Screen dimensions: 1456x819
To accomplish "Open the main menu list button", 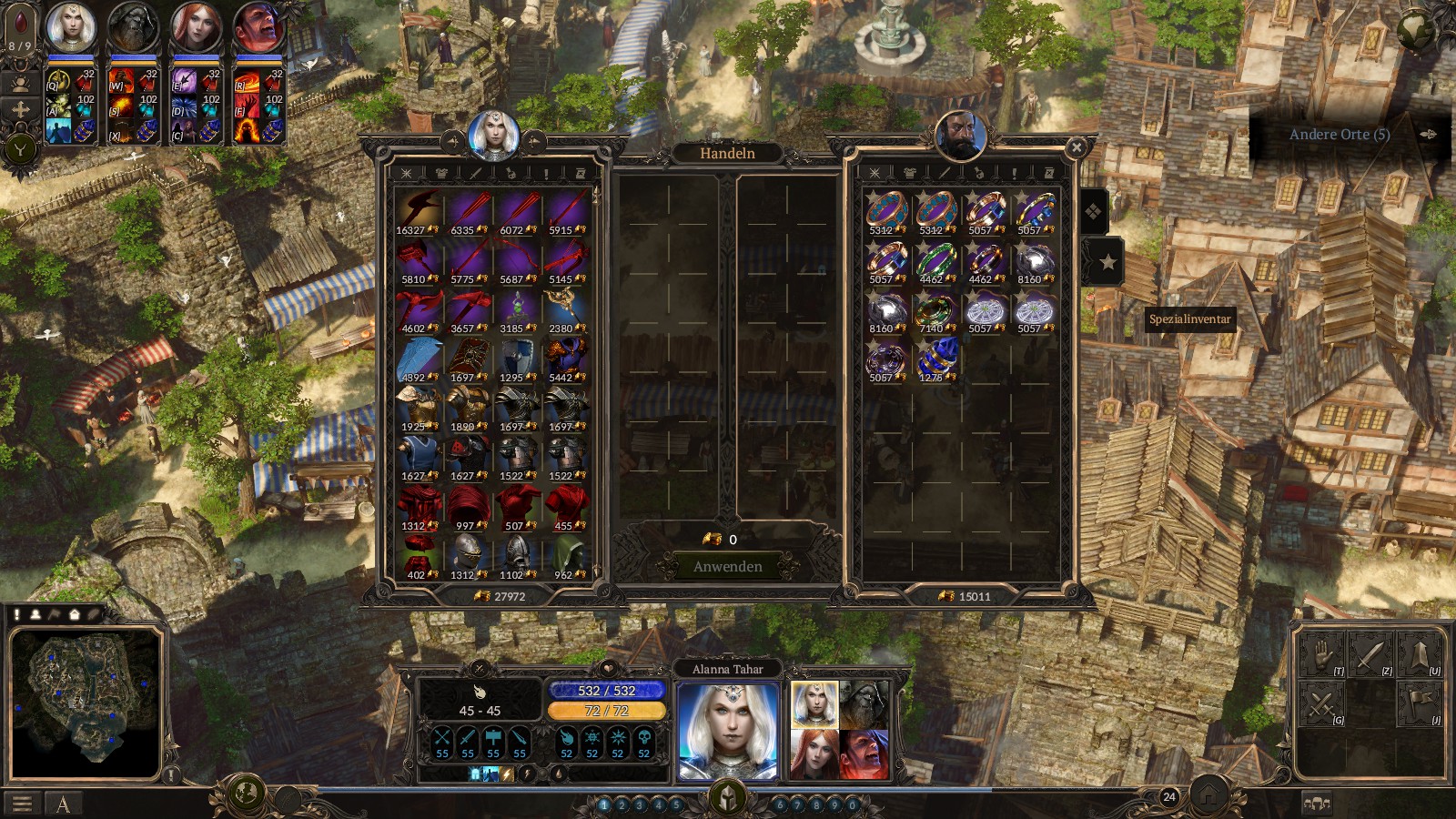I will click(23, 804).
